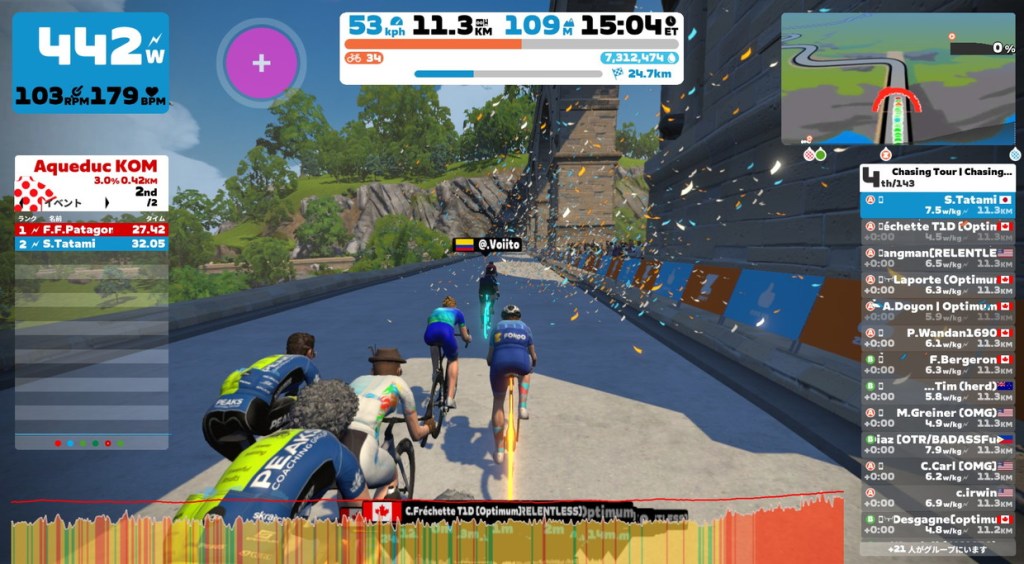Click the Chasing Tour event title

click(944, 172)
